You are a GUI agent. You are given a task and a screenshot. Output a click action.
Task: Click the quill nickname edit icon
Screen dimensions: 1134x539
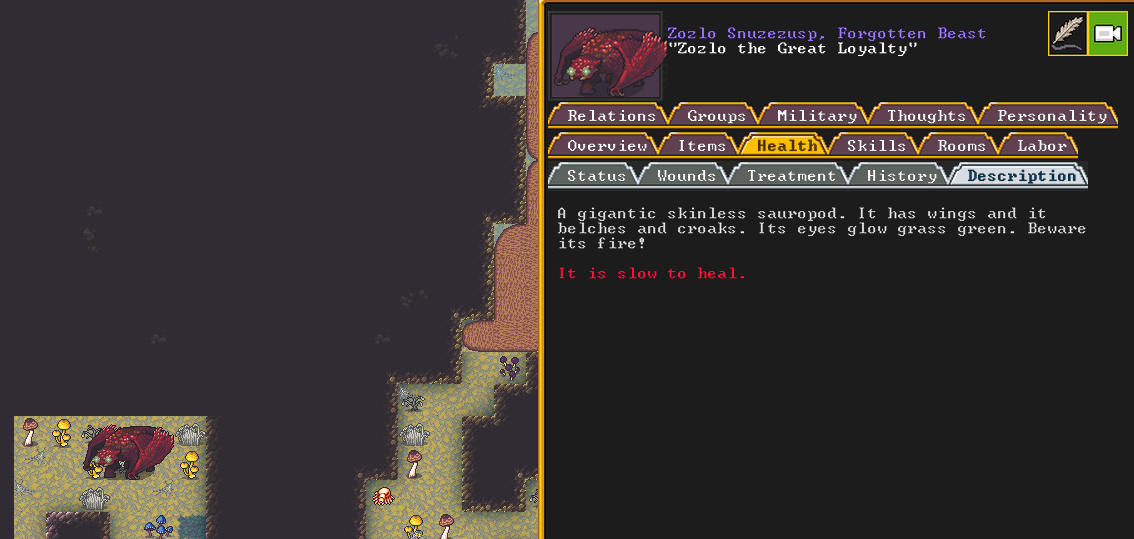pyautogui.click(x=1067, y=34)
